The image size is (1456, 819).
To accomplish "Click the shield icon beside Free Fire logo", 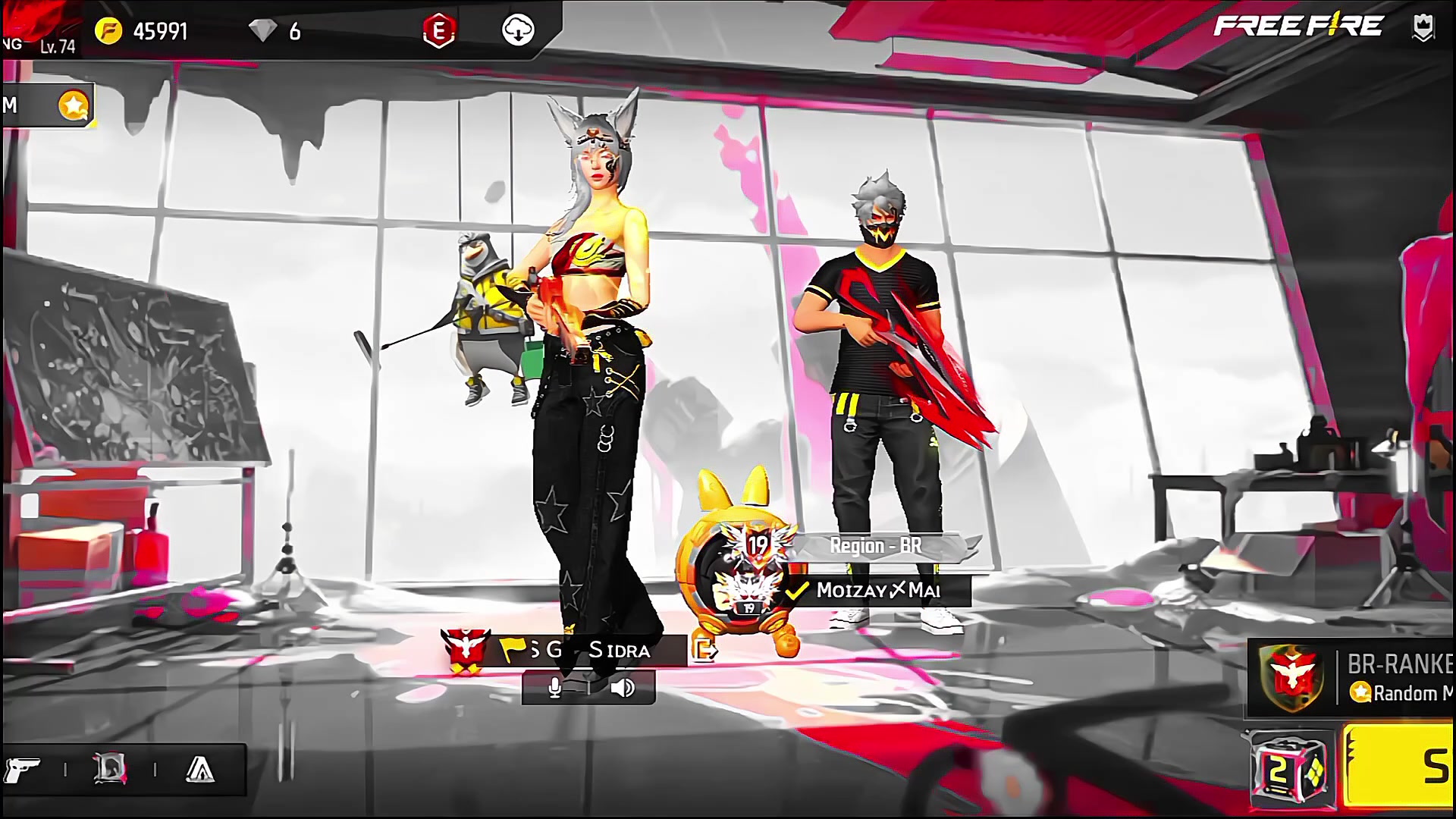I will coord(1423,27).
